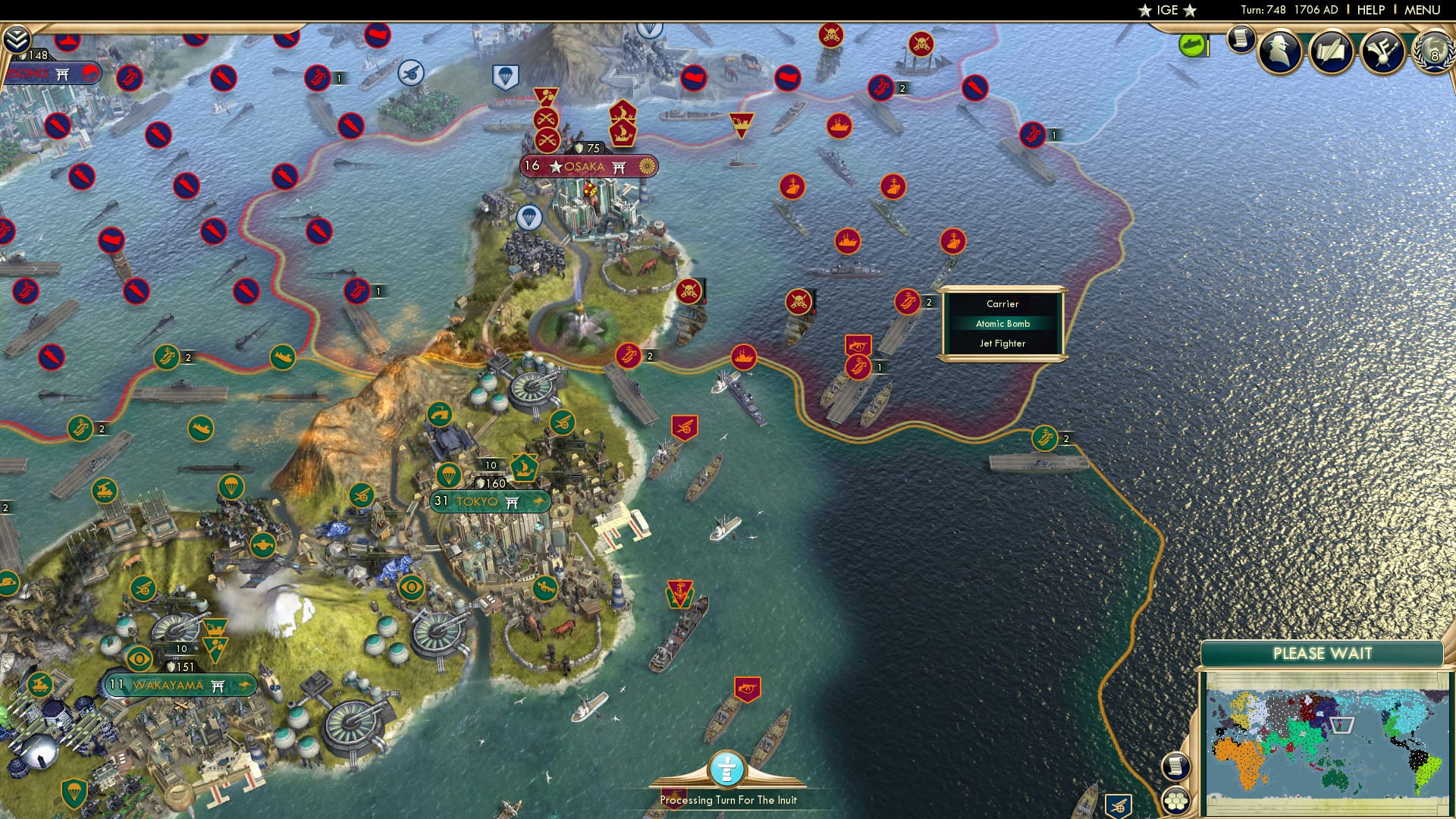Select Jet Fighter from the unit popup
This screenshot has width=1456, height=819.
(1003, 344)
